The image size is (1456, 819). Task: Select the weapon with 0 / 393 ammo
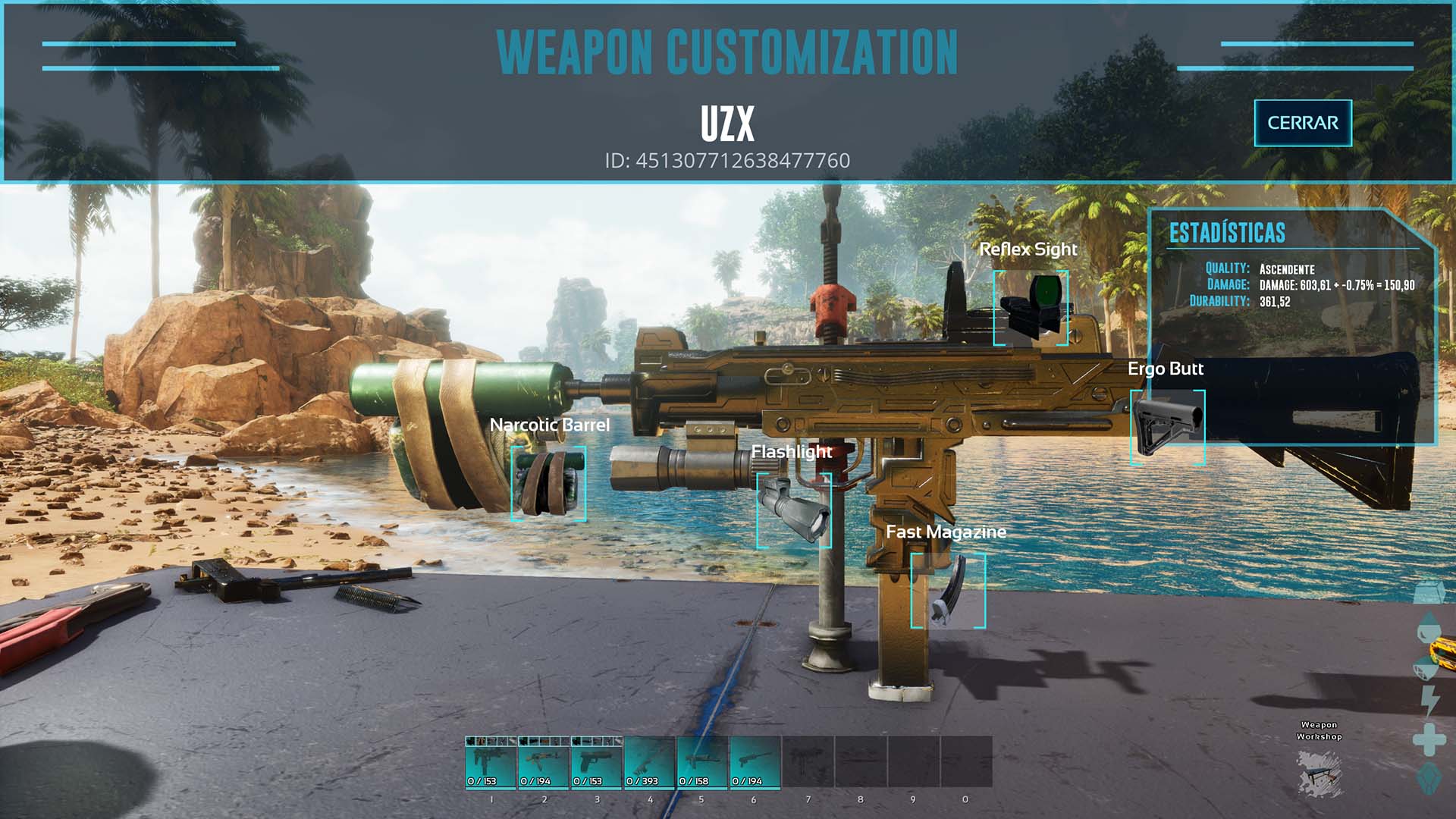pos(649,763)
